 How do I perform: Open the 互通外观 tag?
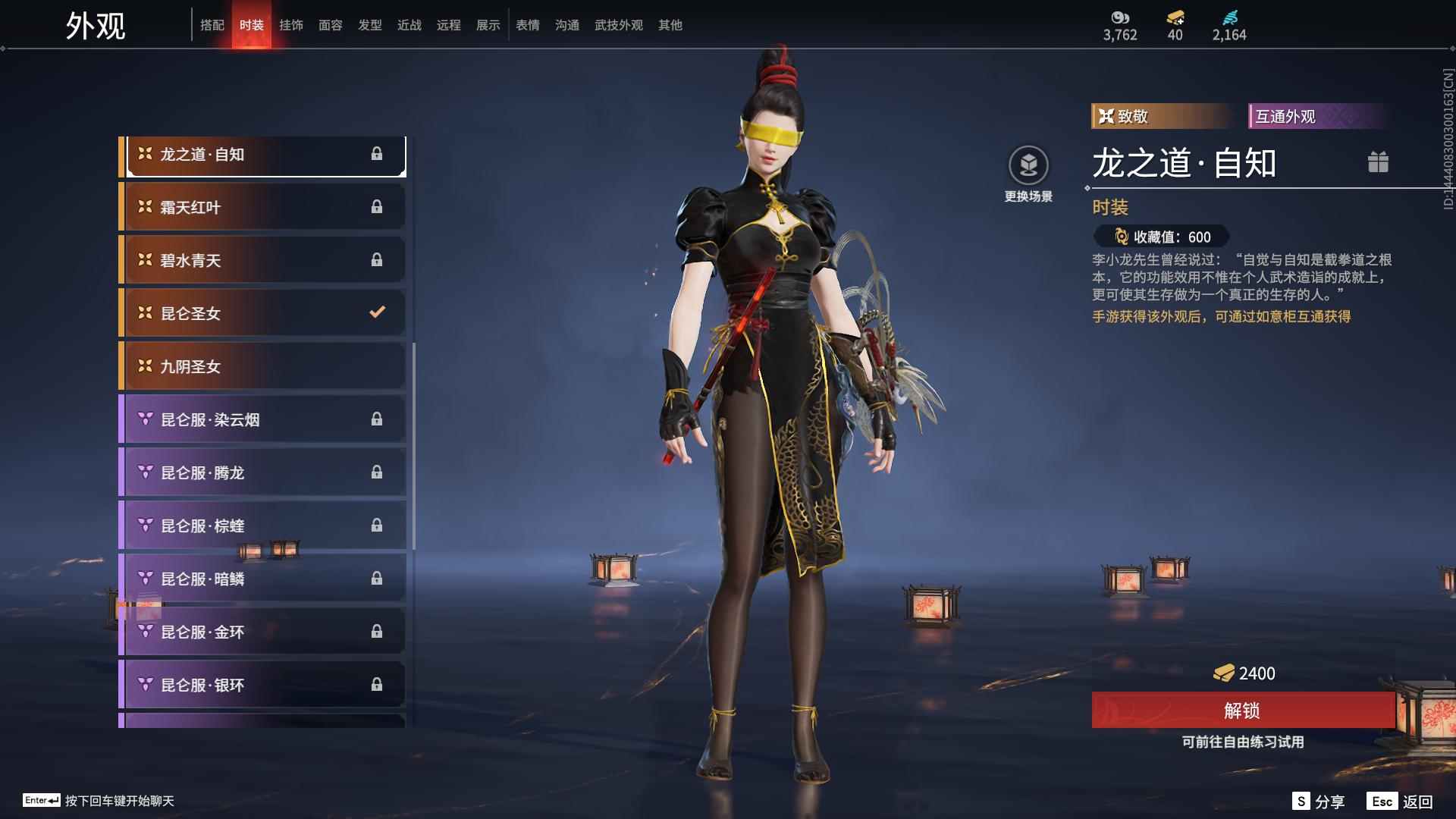tap(1316, 116)
